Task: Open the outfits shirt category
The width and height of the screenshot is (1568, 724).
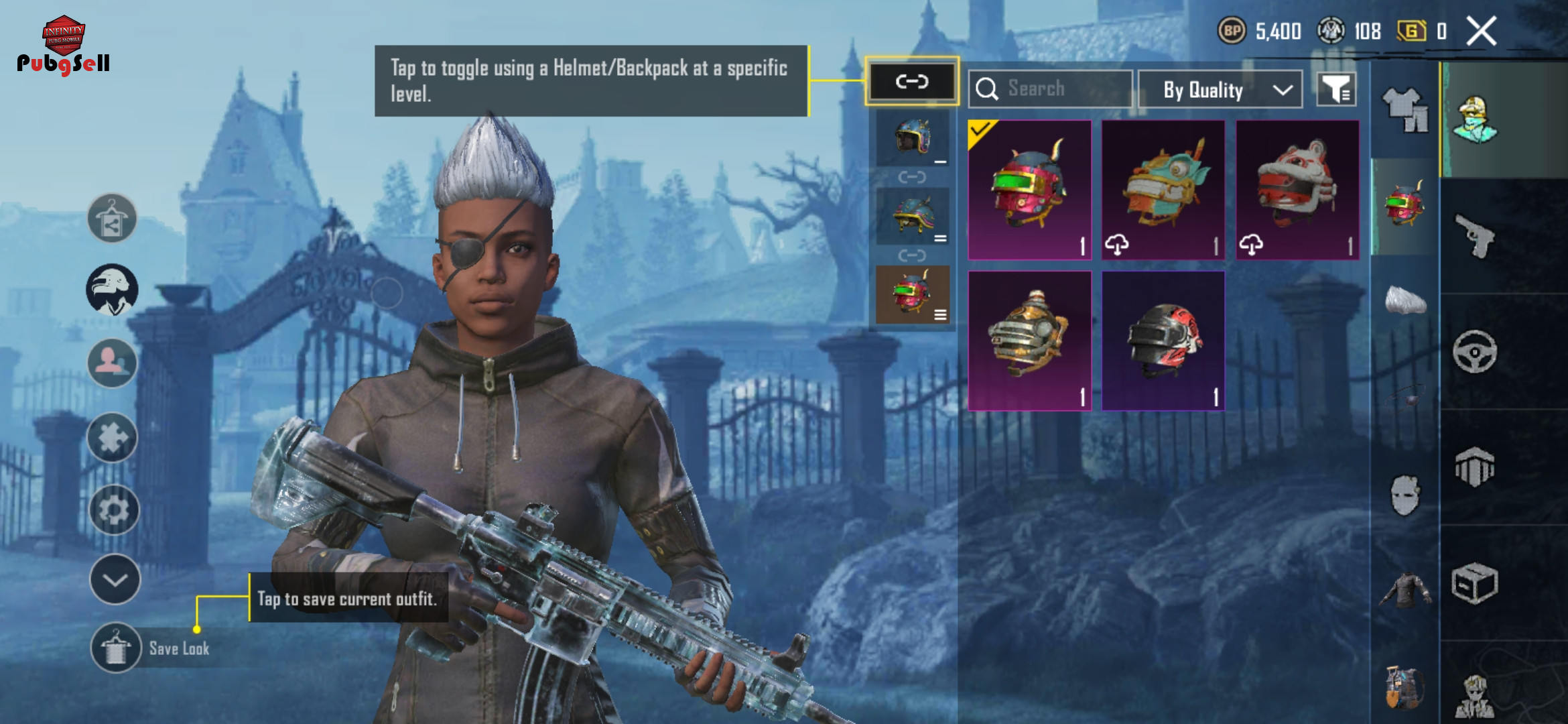Action: (x=1405, y=110)
